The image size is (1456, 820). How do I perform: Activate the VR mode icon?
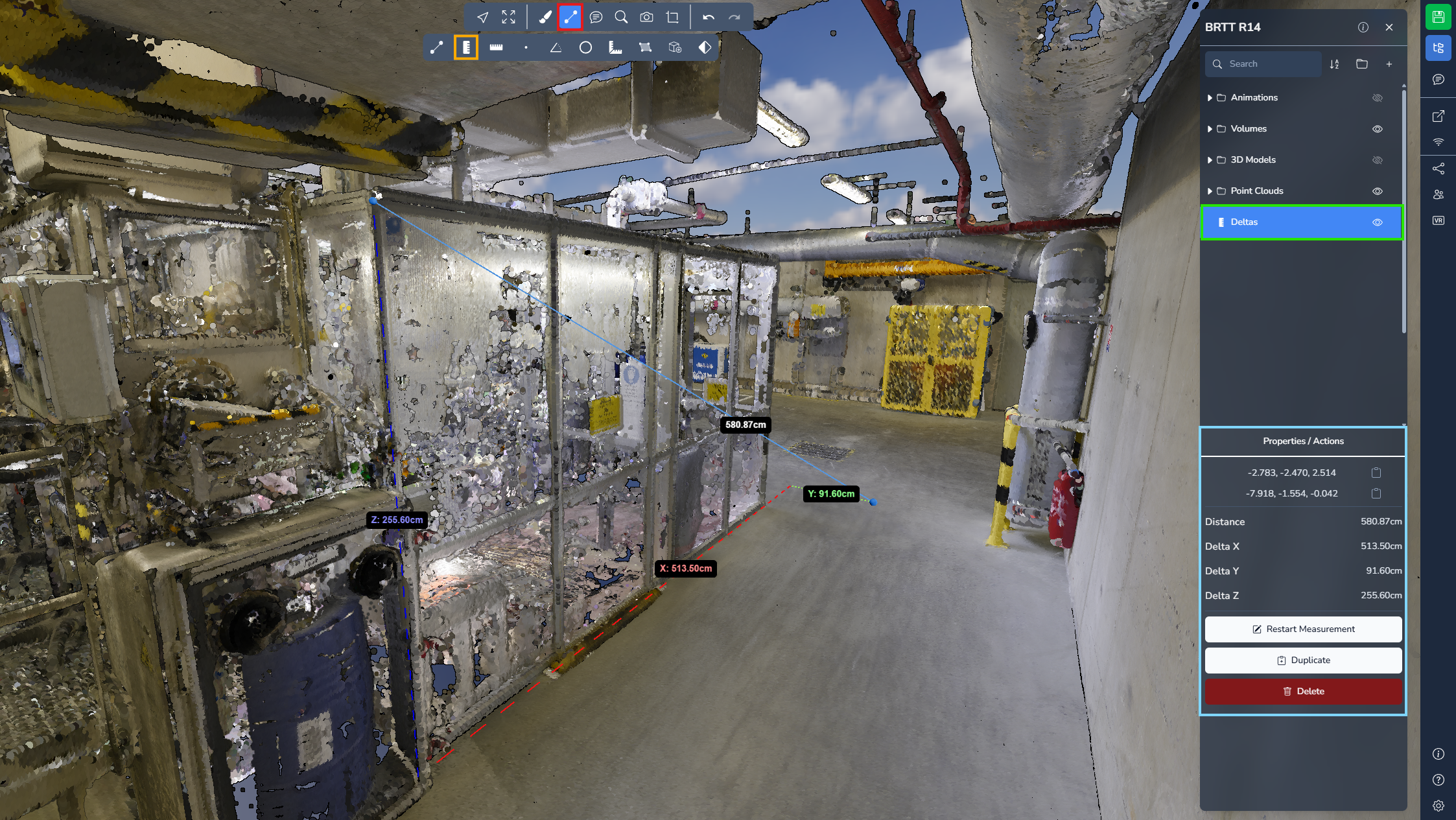click(x=1438, y=220)
